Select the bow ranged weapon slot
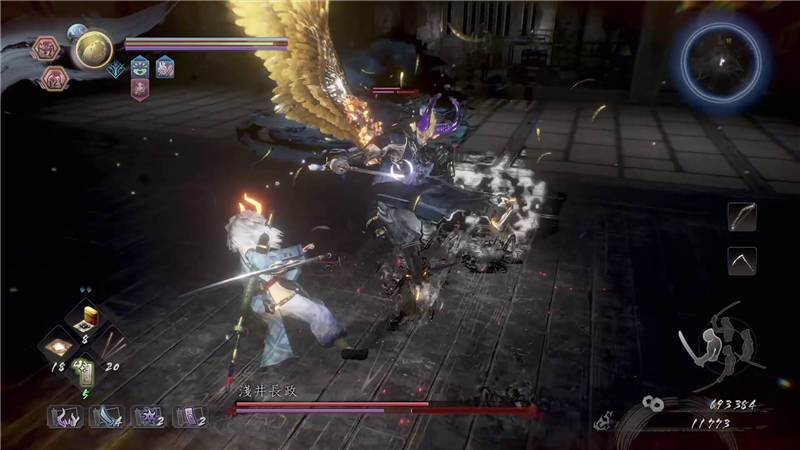The width and height of the screenshot is (800, 450). [742, 217]
